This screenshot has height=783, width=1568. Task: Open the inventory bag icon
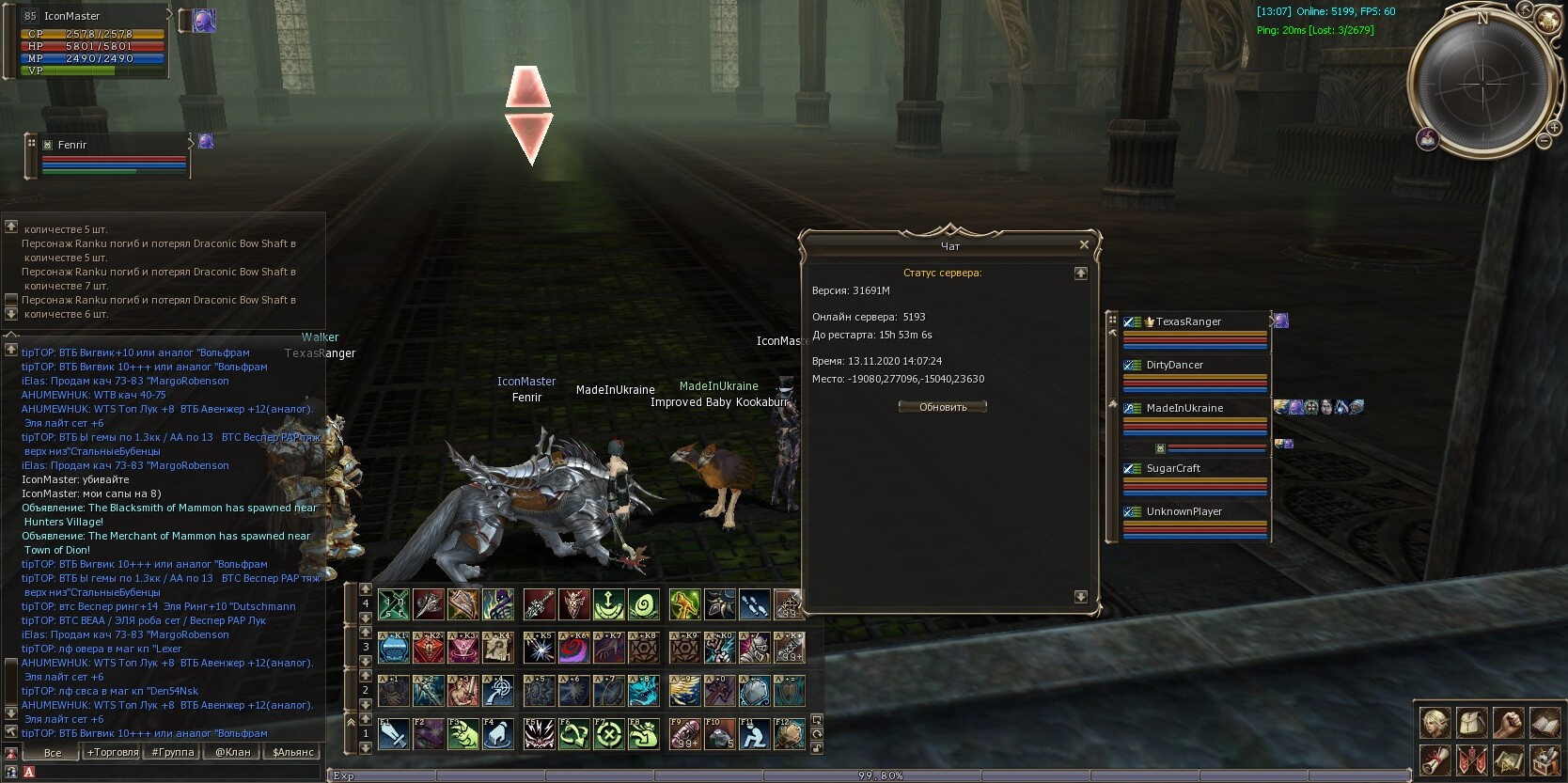tap(1472, 723)
